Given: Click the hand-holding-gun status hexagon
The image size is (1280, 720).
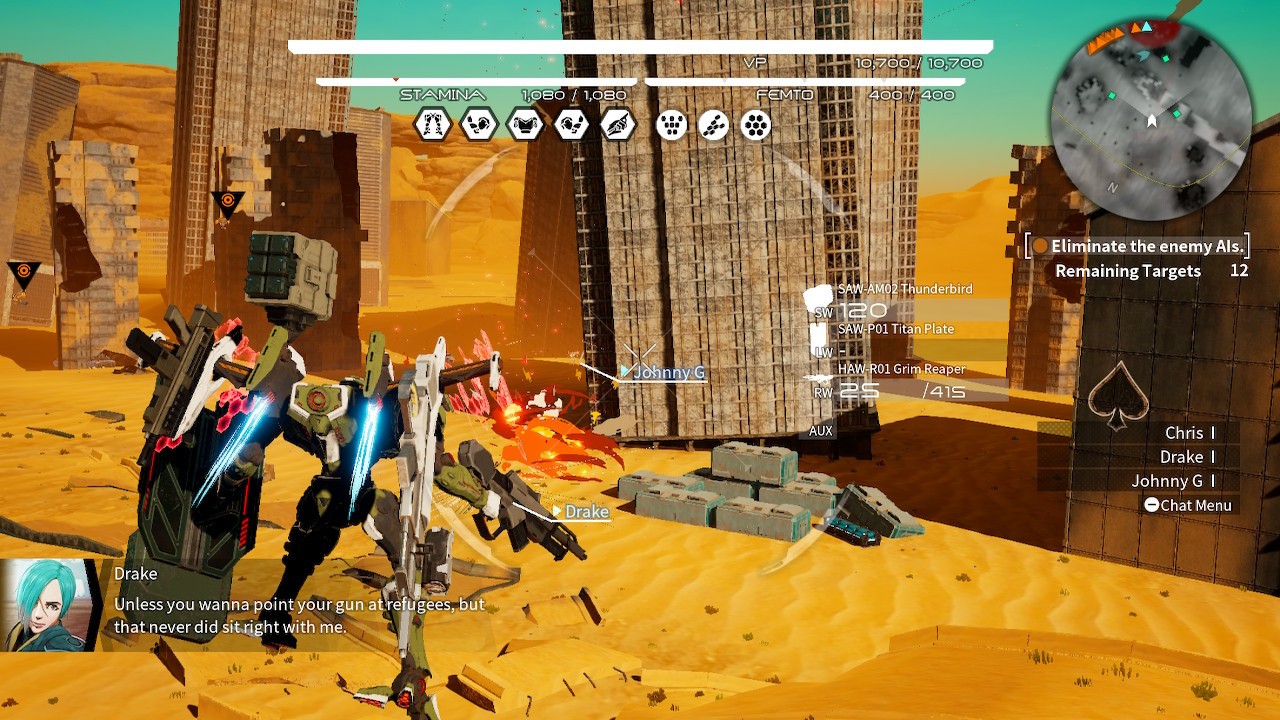Looking at the screenshot, I should (x=618, y=125).
